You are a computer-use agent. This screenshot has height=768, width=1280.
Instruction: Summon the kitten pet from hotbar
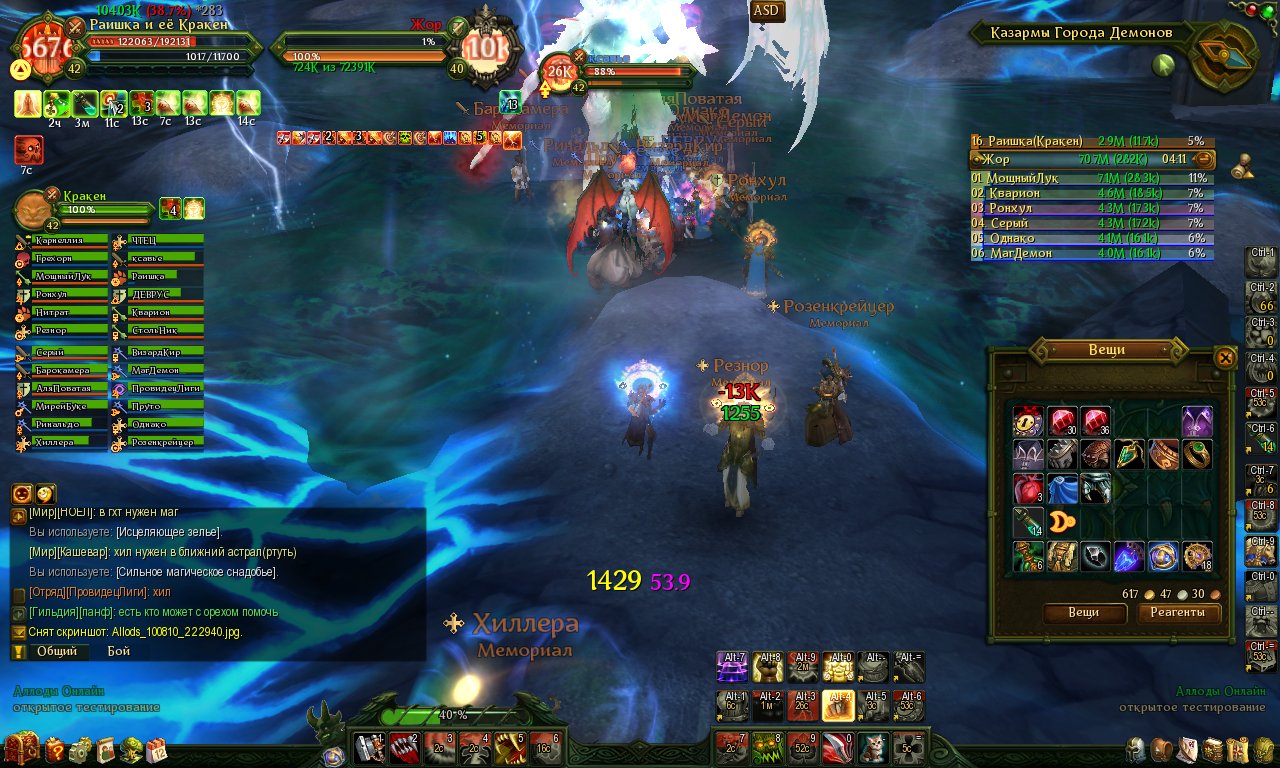point(869,748)
